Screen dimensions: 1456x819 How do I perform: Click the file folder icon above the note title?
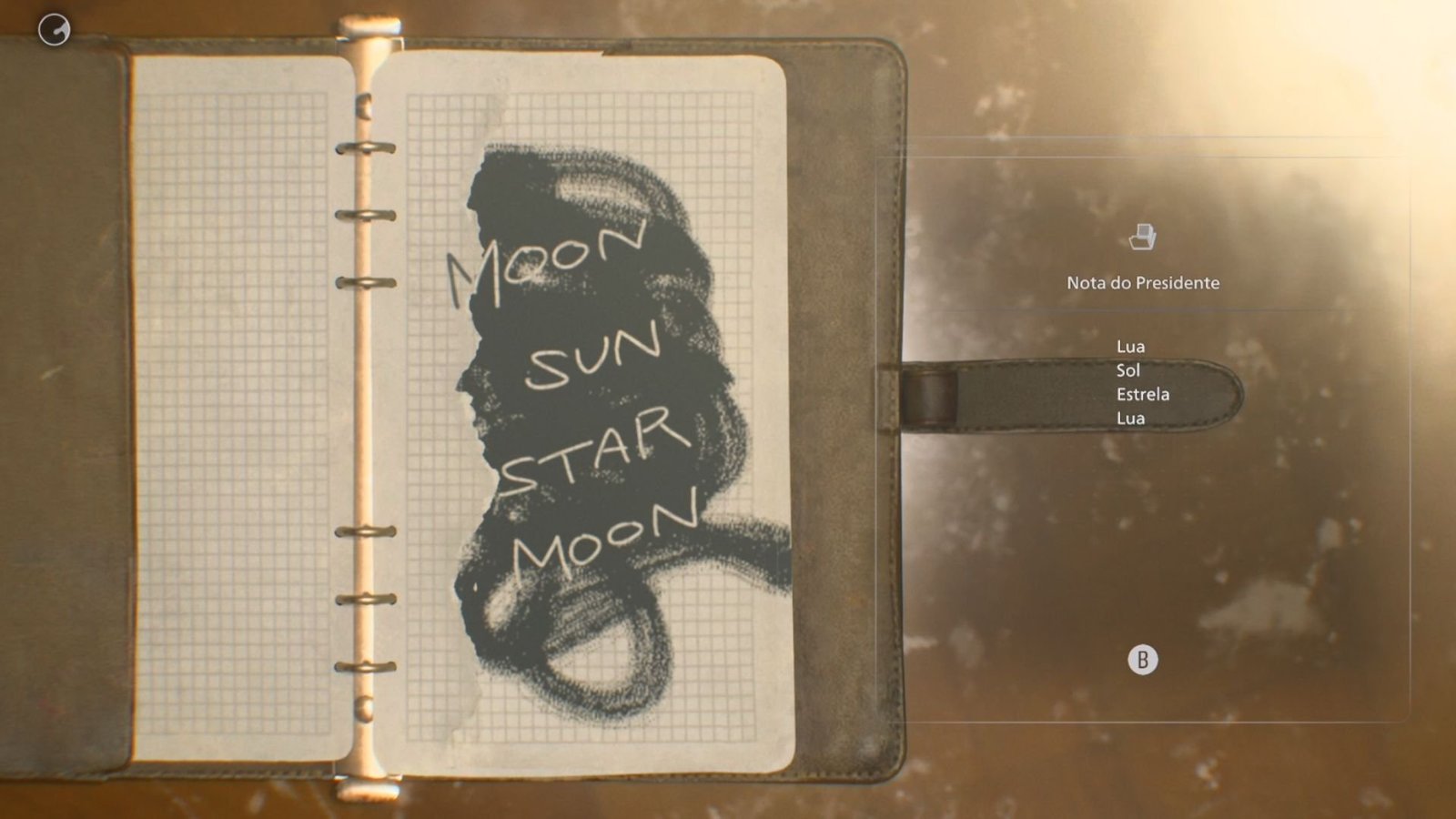coord(1142,238)
